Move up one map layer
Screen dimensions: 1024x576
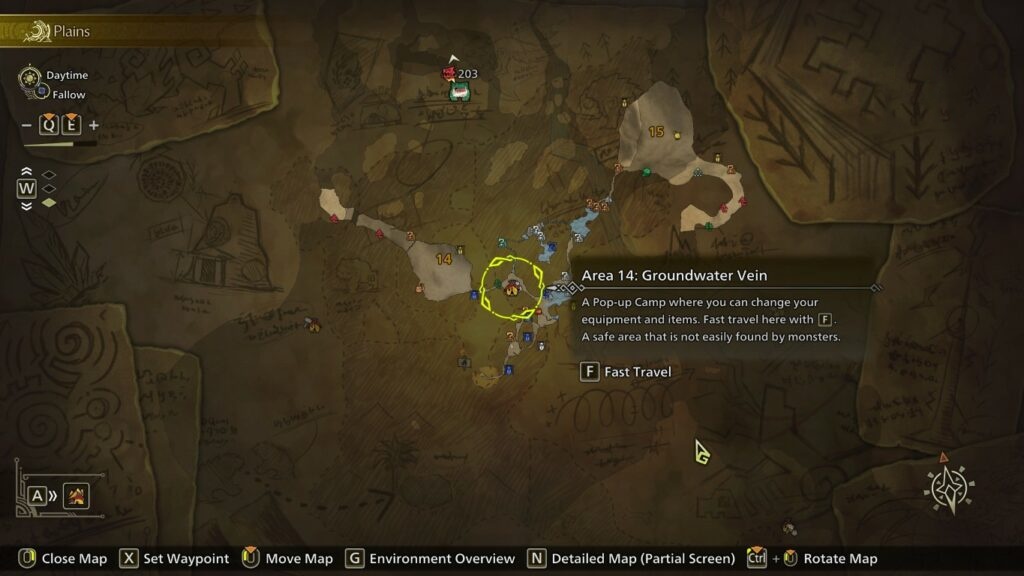click(x=27, y=172)
